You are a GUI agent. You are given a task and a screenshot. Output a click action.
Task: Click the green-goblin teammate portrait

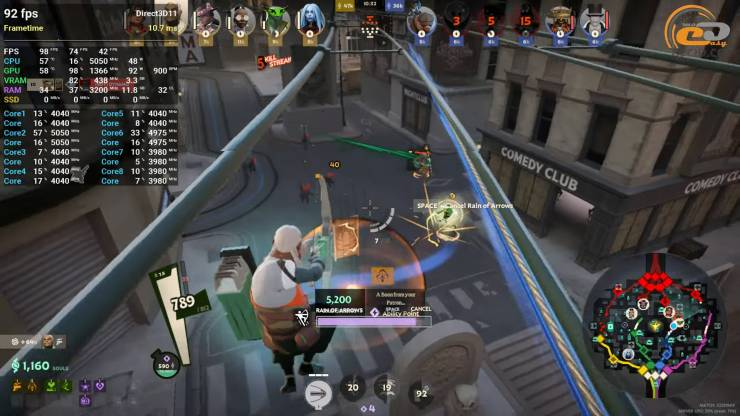pyautogui.click(x=276, y=18)
